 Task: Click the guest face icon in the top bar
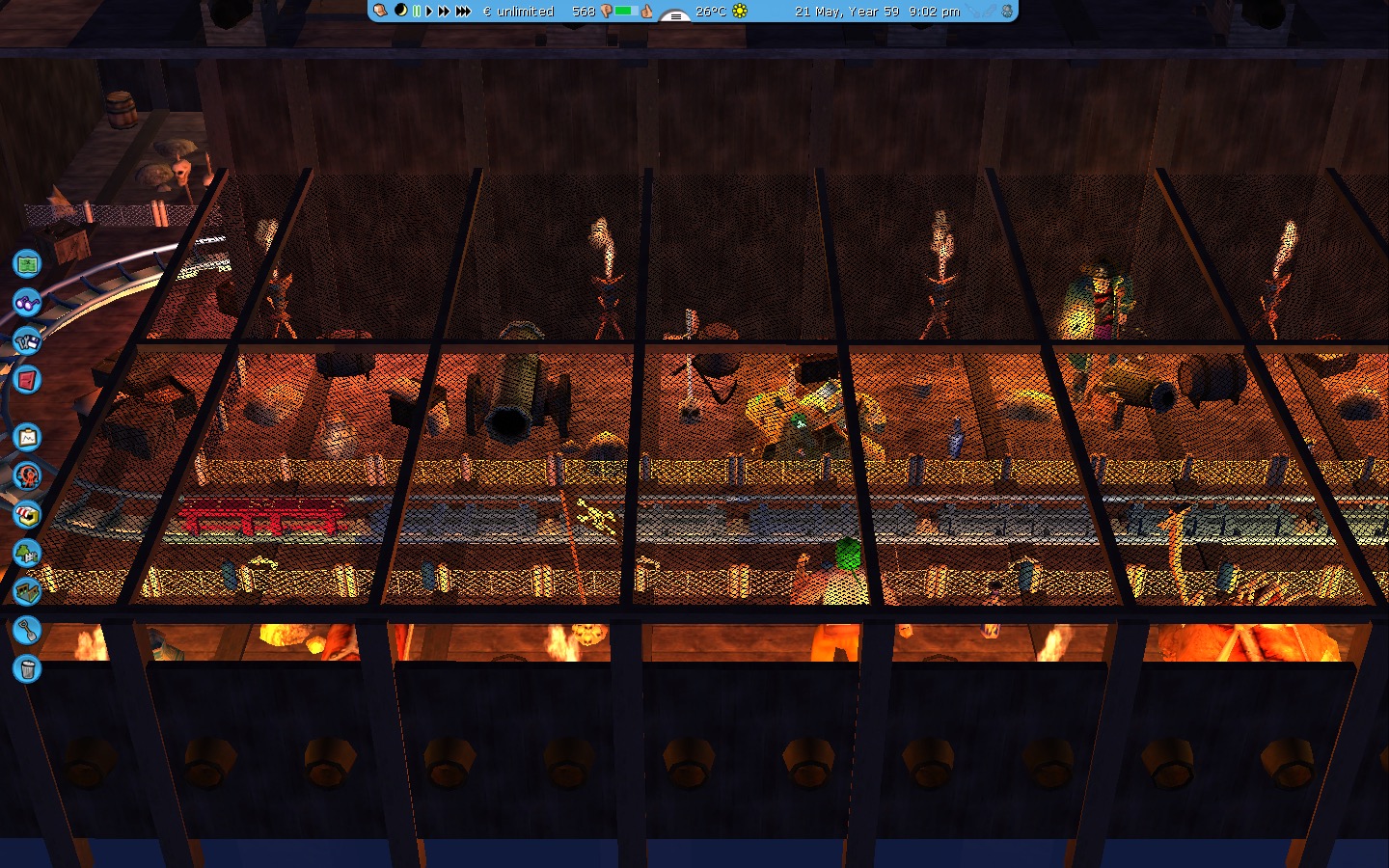[x=381, y=11]
